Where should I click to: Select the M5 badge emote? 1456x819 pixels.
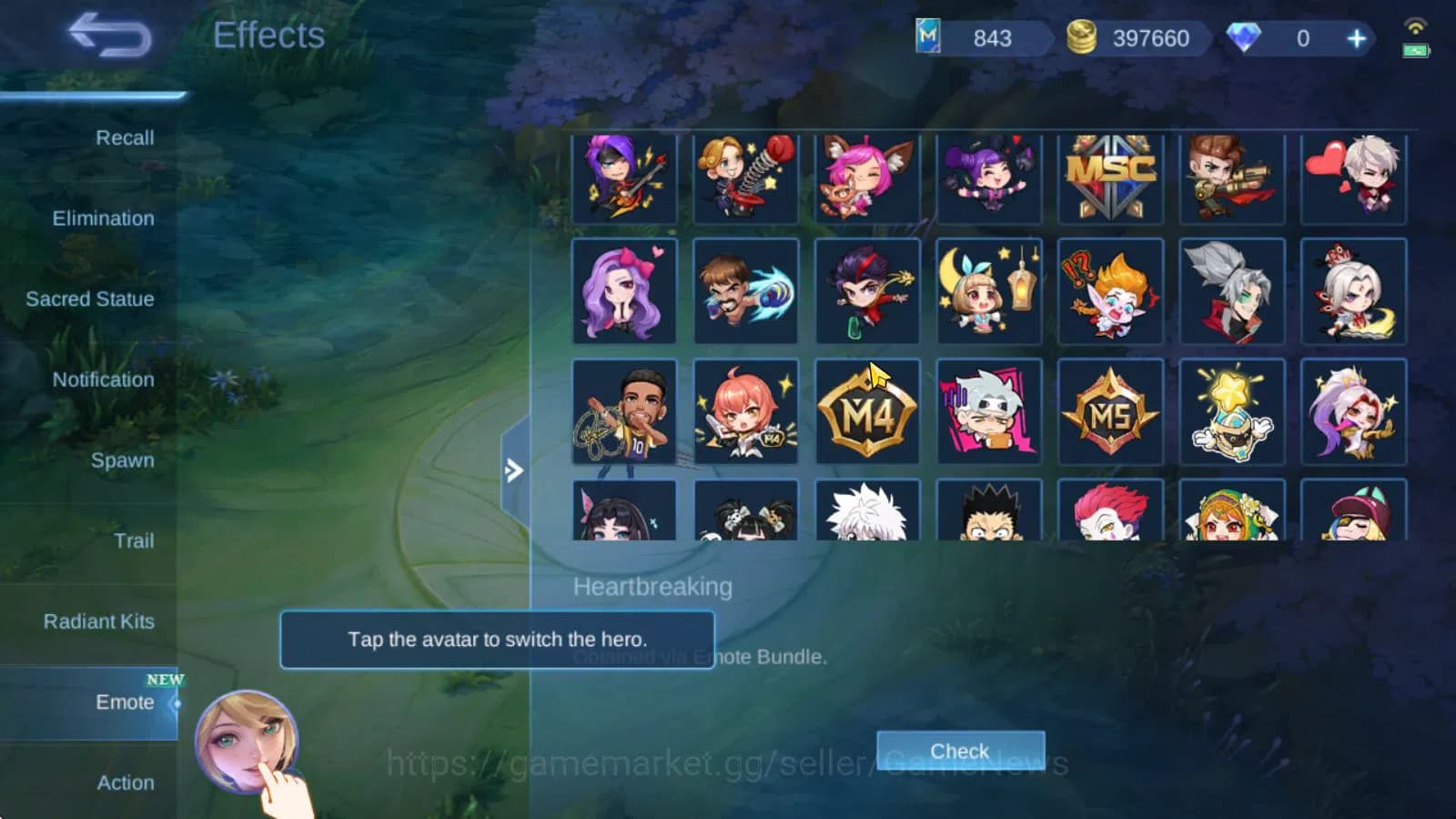point(1111,412)
